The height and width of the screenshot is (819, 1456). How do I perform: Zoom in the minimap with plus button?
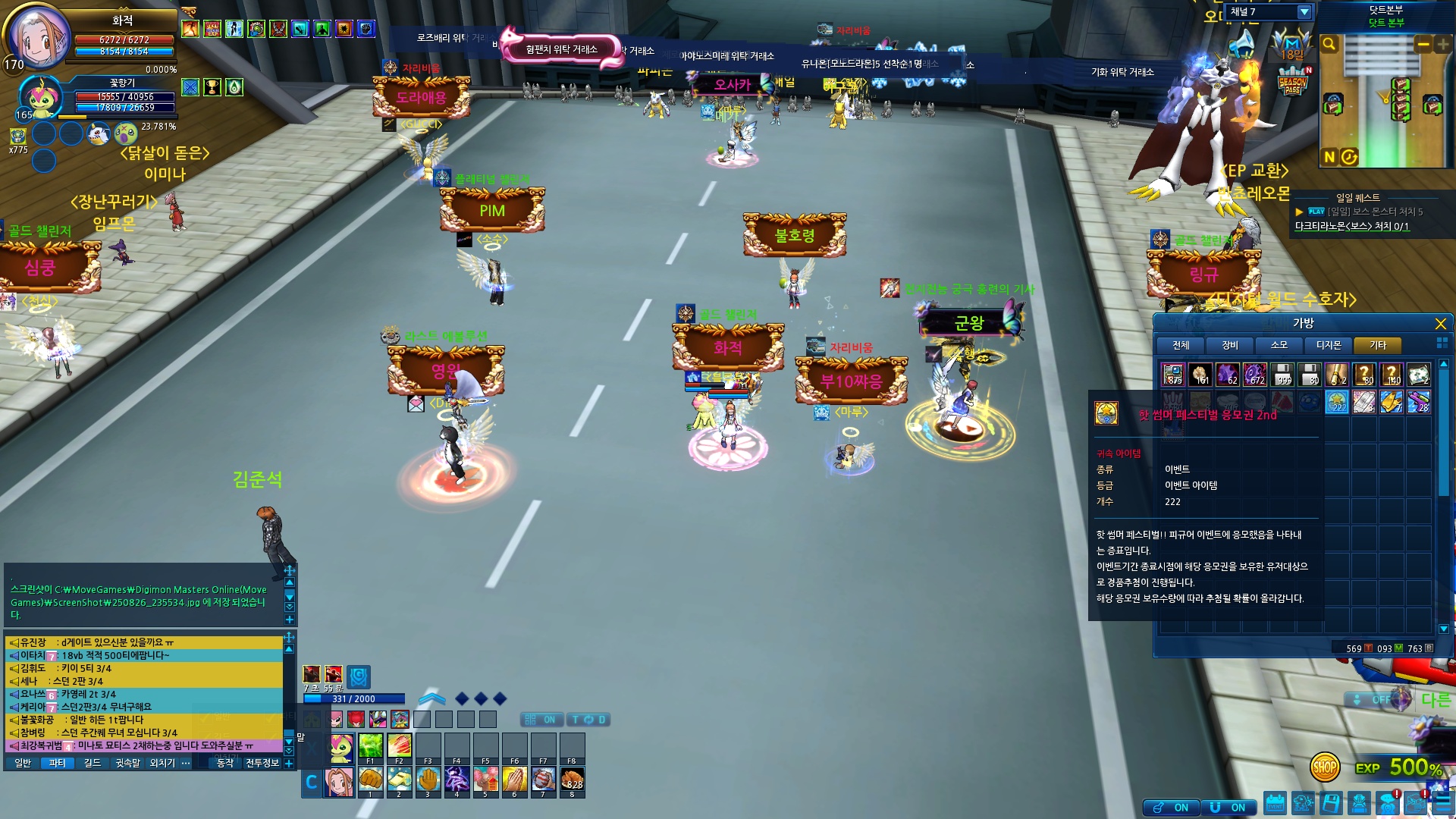(x=1442, y=45)
